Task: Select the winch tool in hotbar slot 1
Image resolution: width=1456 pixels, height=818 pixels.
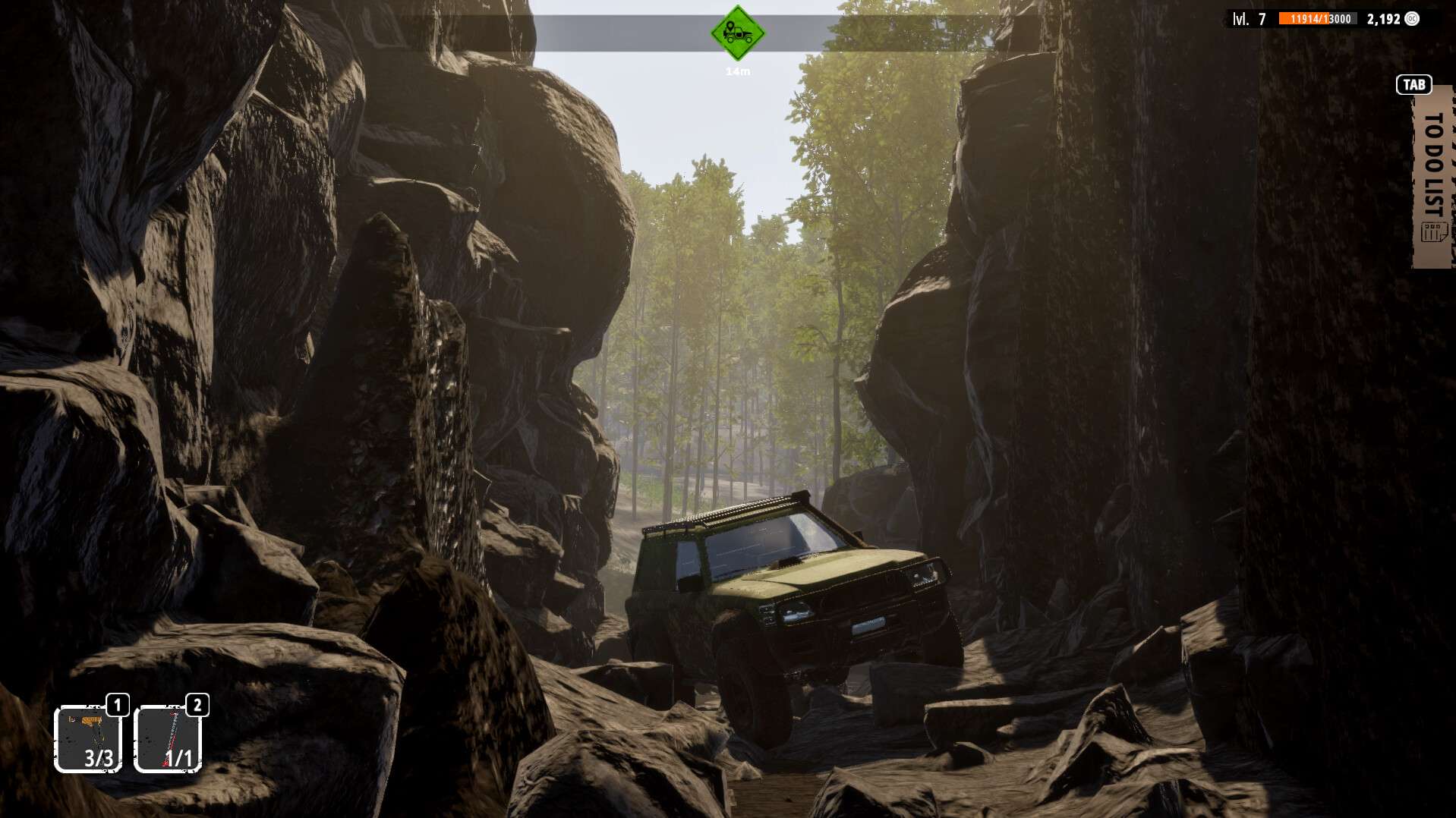Action: pos(89,740)
